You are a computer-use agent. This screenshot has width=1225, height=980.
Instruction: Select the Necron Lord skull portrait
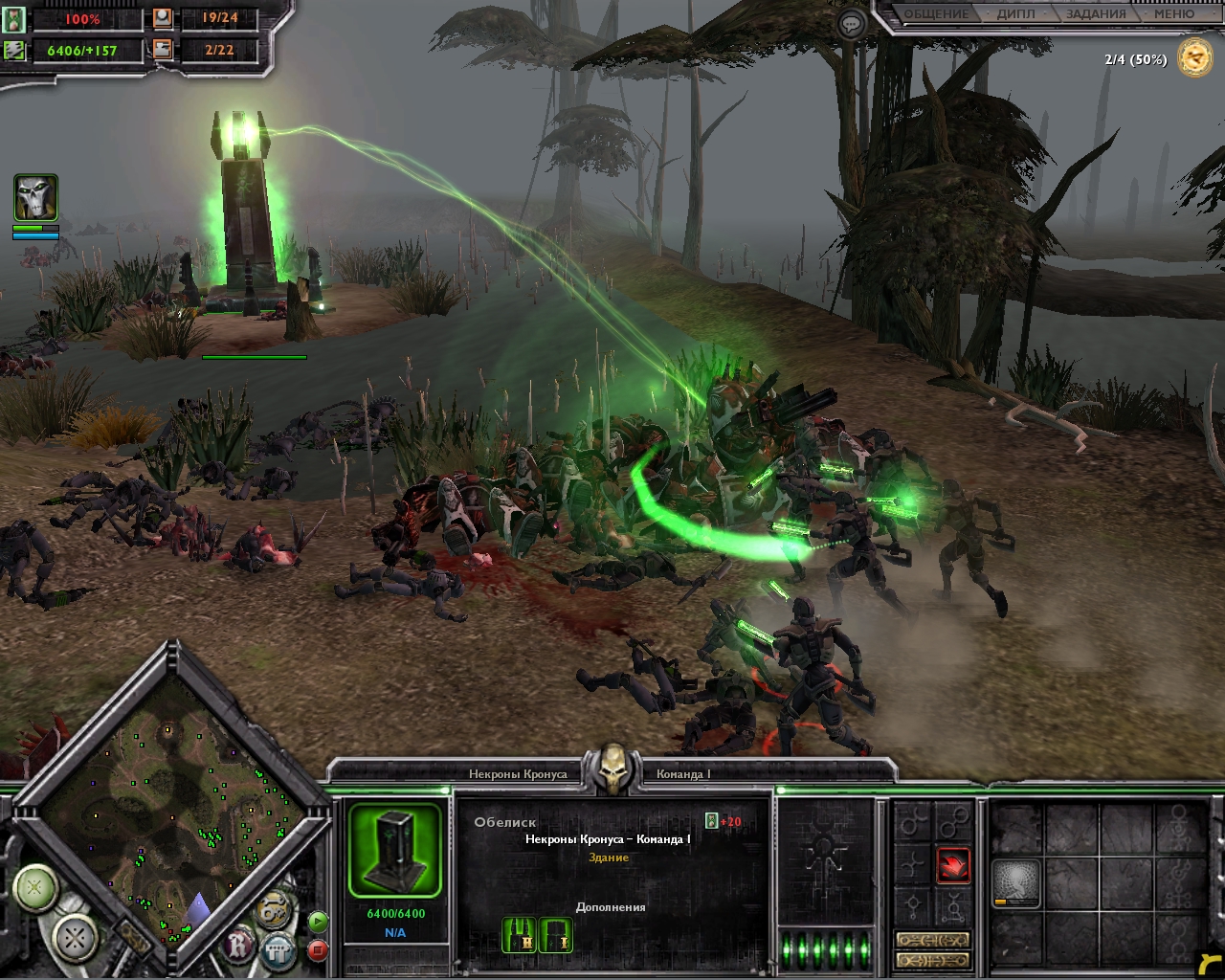35,198
